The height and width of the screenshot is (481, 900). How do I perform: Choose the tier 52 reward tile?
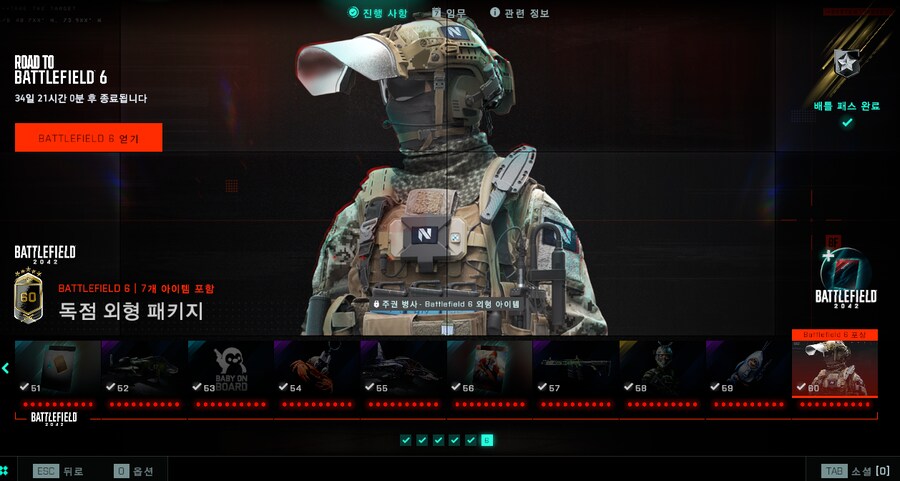[144, 368]
